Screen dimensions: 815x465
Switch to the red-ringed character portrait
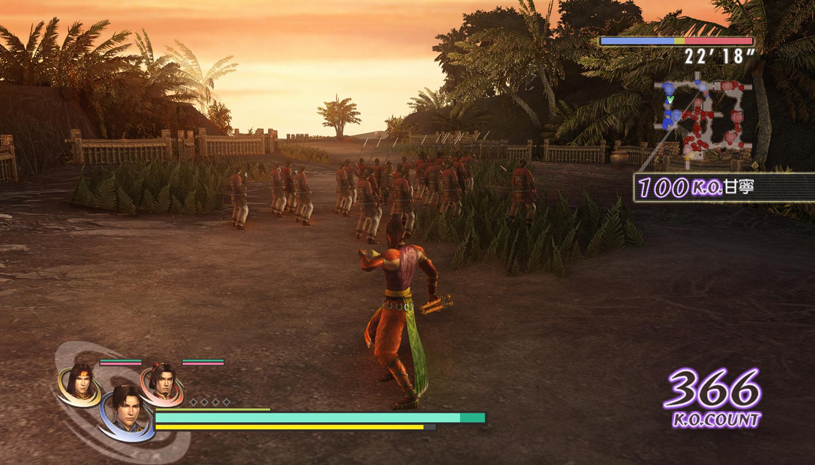[161, 383]
